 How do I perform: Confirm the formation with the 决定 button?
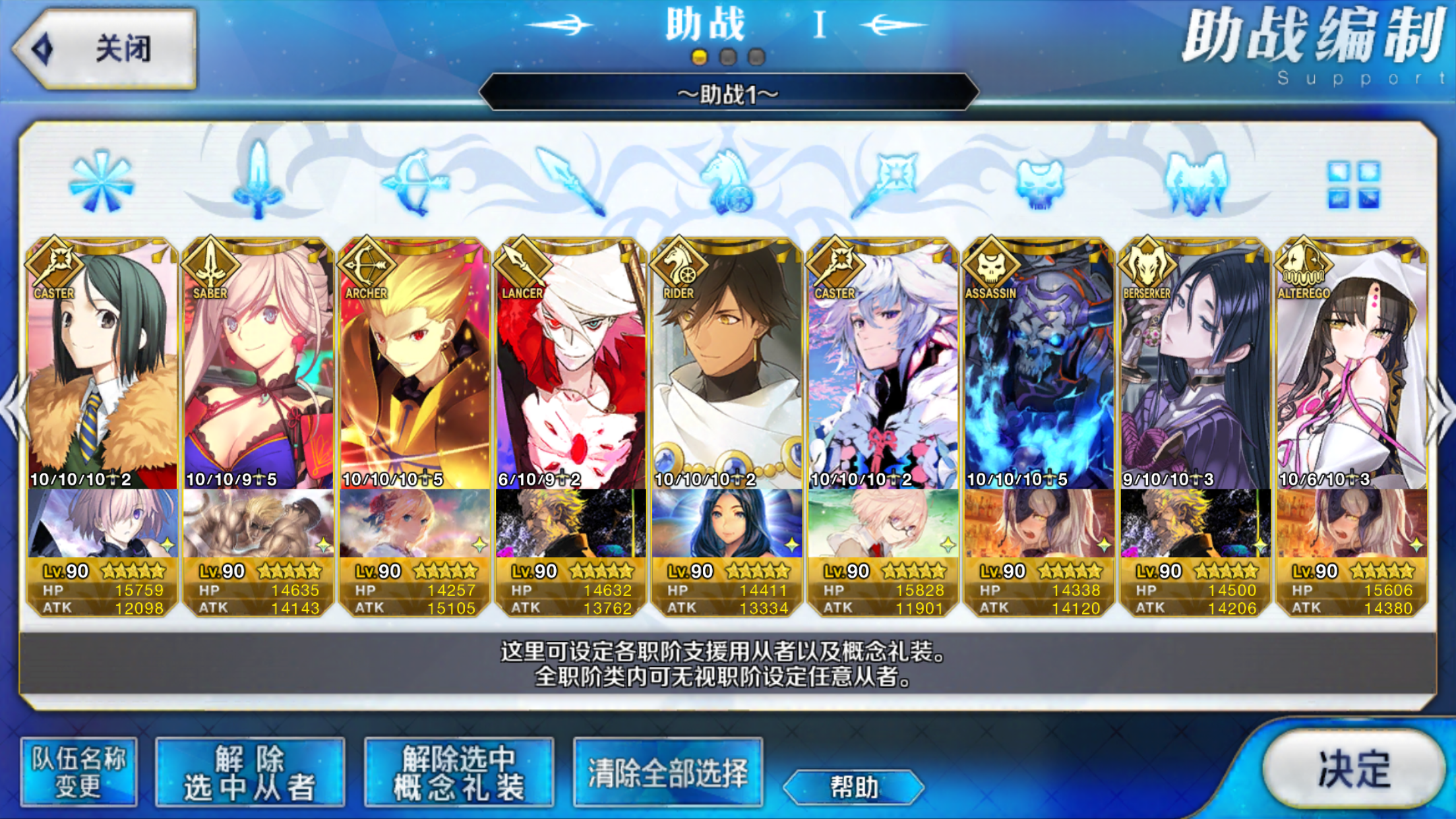coord(1352,769)
